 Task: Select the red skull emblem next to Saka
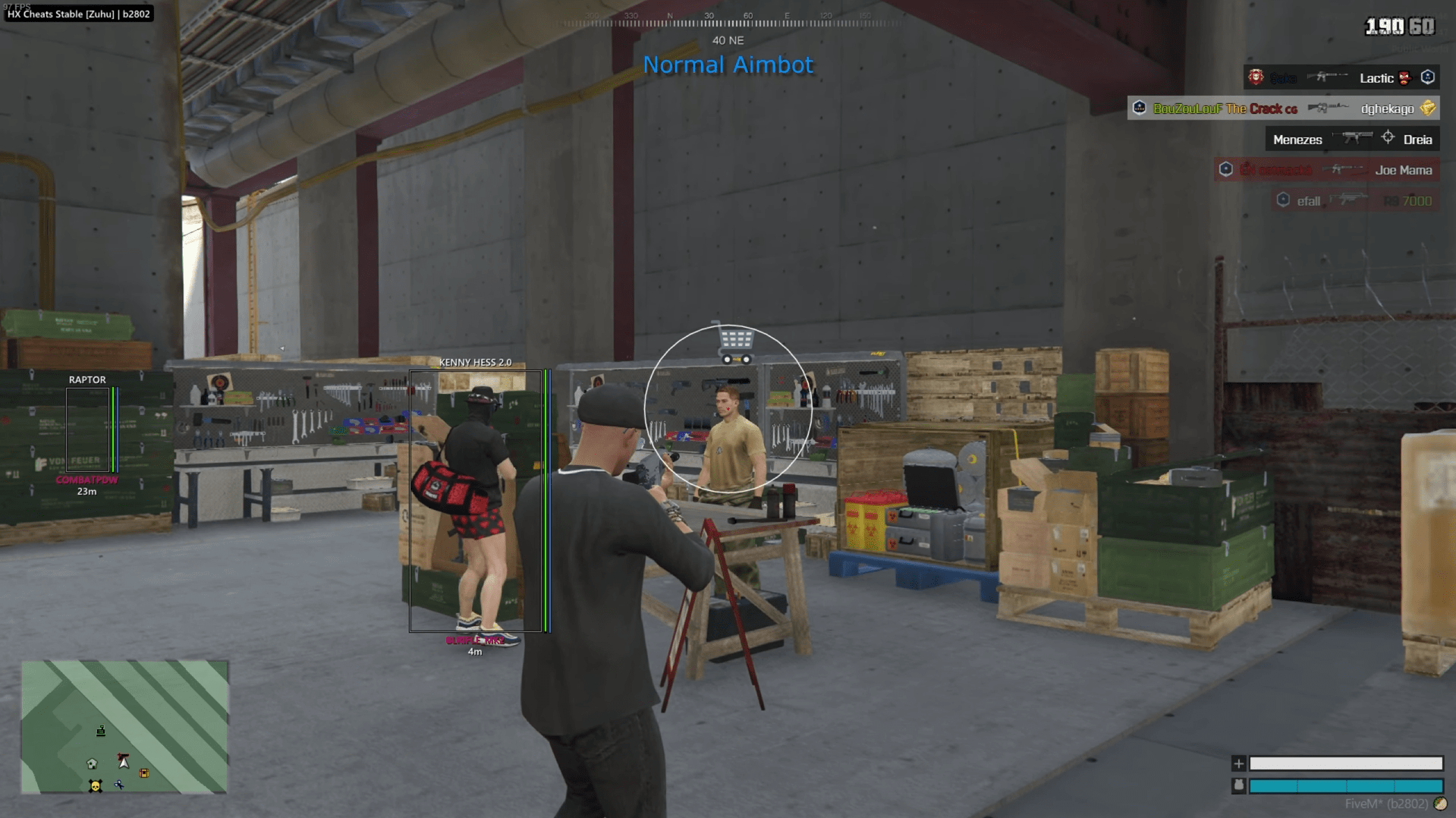click(1256, 77)
